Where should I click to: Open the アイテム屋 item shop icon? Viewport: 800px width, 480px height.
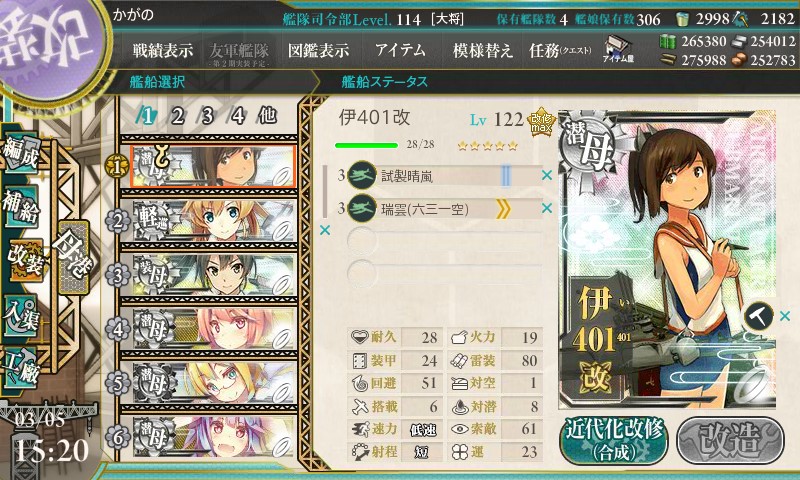[x=615, y=47]
